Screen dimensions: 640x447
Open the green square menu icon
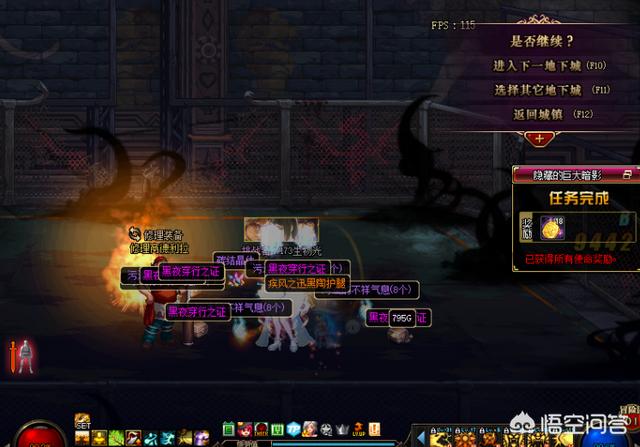(228, 429)
